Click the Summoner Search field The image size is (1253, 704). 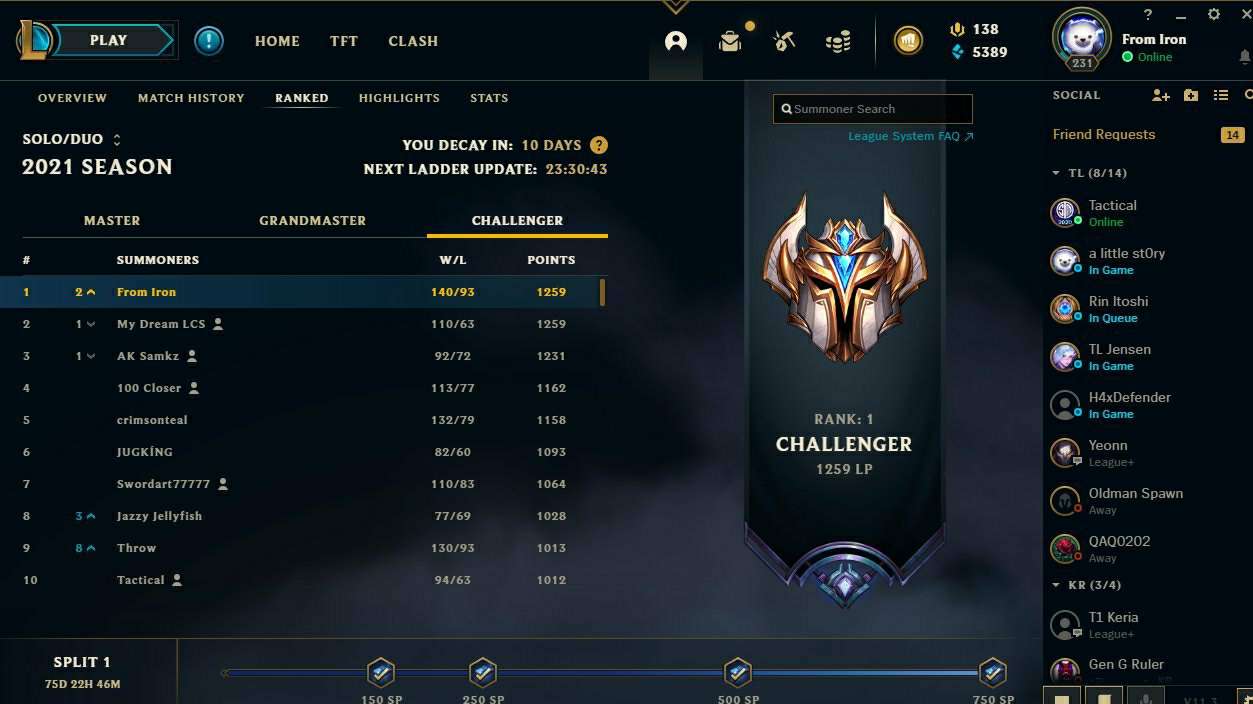(872, 109)
